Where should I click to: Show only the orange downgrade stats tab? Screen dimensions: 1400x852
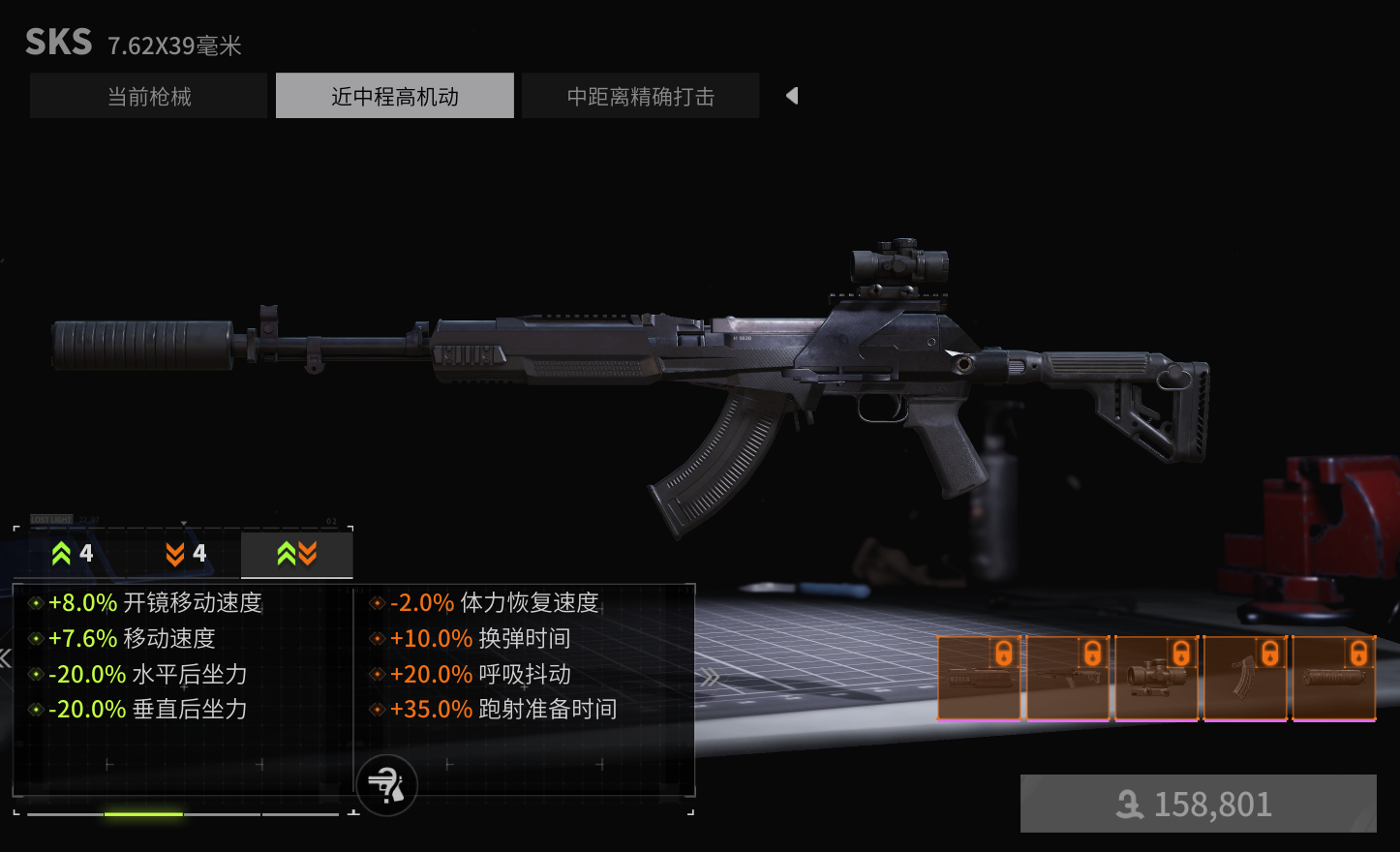[x=186, y=554]
